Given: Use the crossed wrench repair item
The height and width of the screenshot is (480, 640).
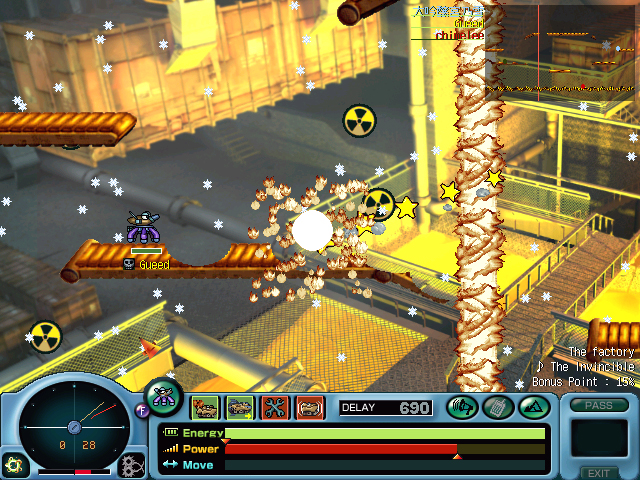Looking at the screenshot, I should click(x=274, y=407).
